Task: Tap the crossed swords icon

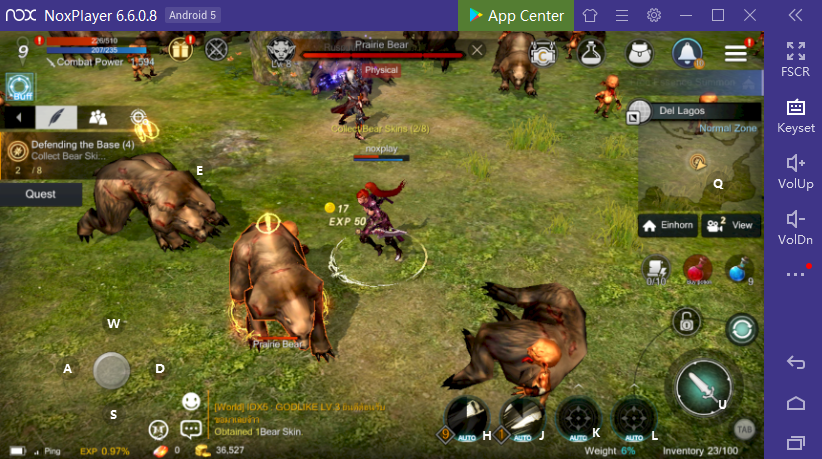Action: coord(216,48)
